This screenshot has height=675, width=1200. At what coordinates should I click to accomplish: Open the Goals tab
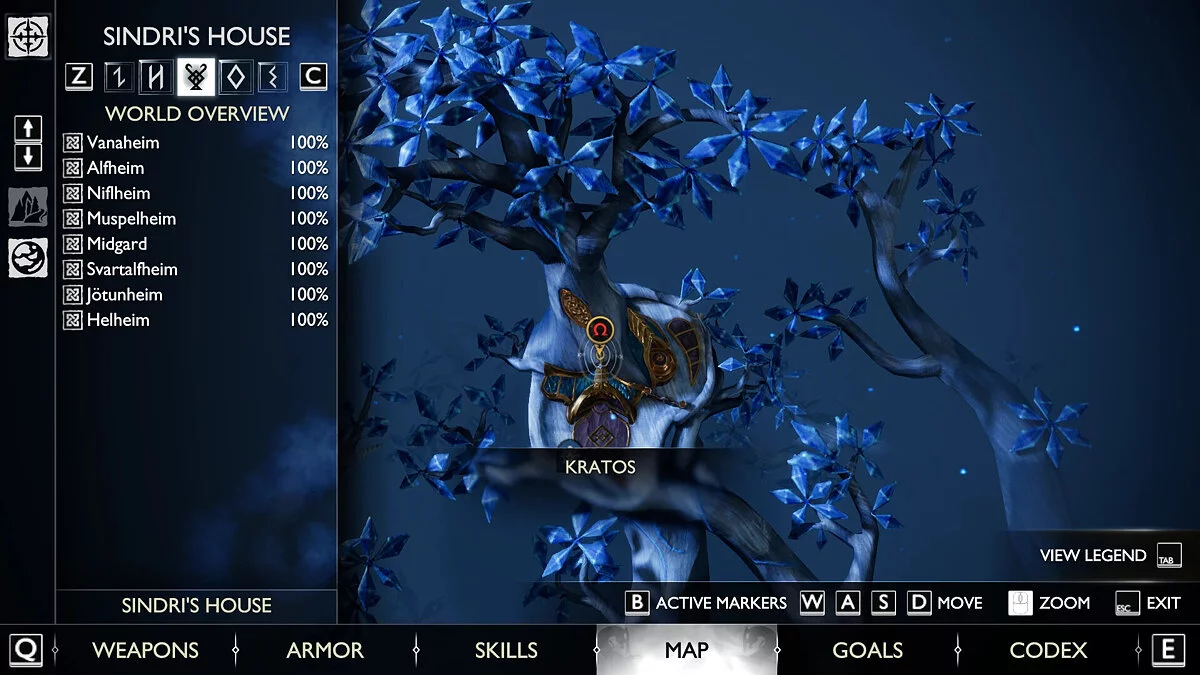click(867, 650)
